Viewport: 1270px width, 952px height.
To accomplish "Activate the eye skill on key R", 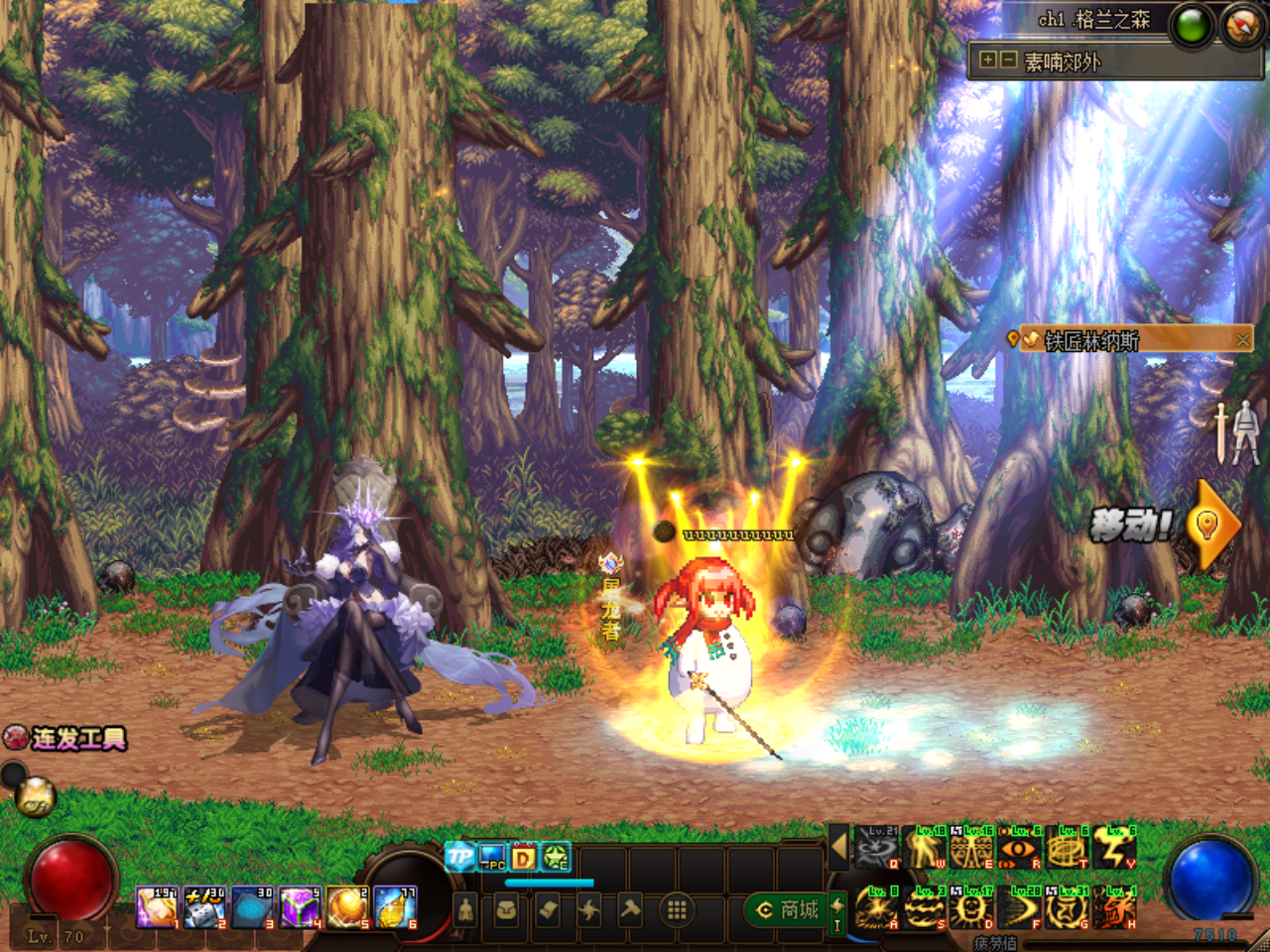I will coord(1019,848).
